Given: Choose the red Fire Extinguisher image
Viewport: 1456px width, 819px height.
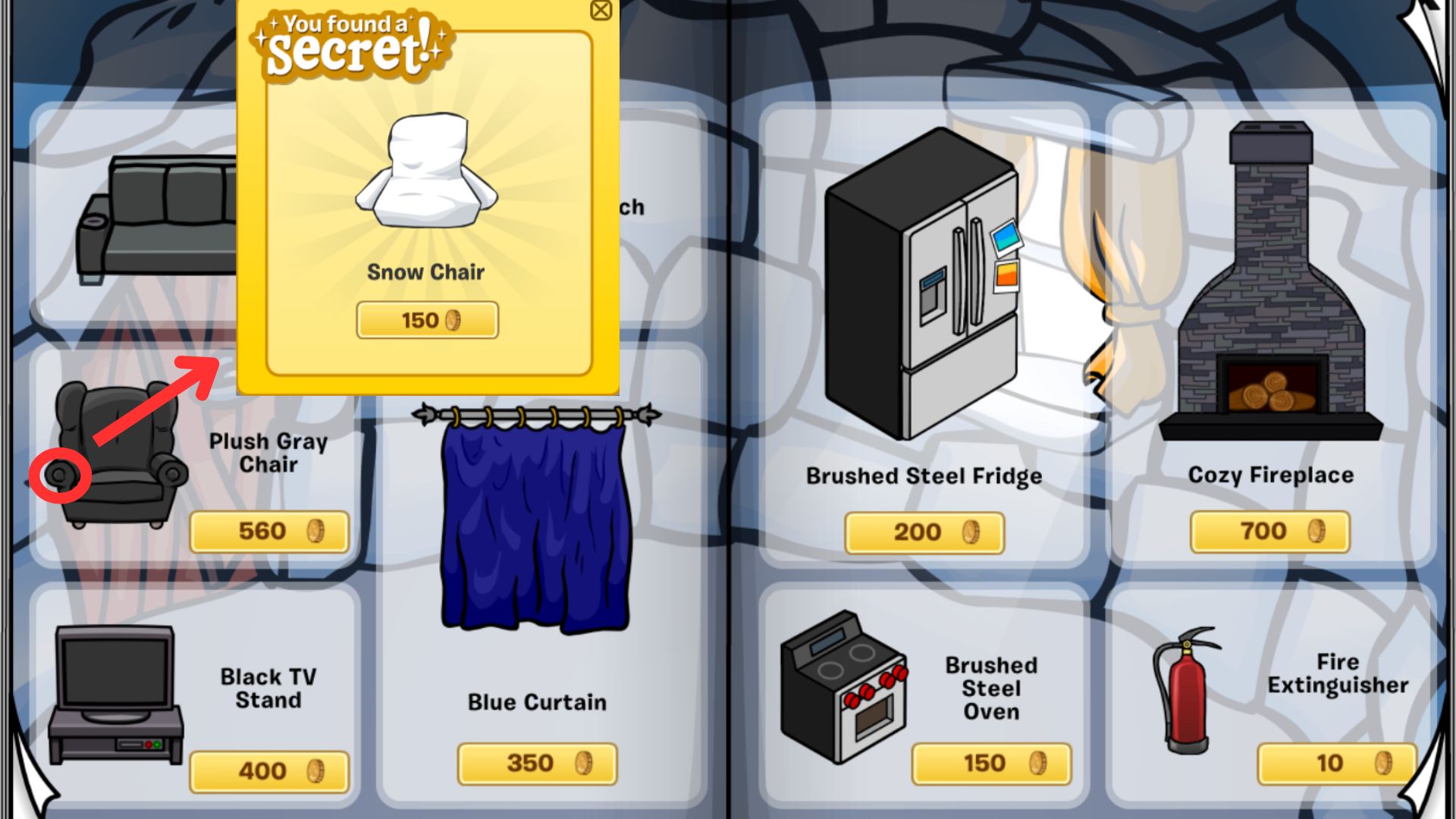Looking at the screenshot, I should [1185, 690].
